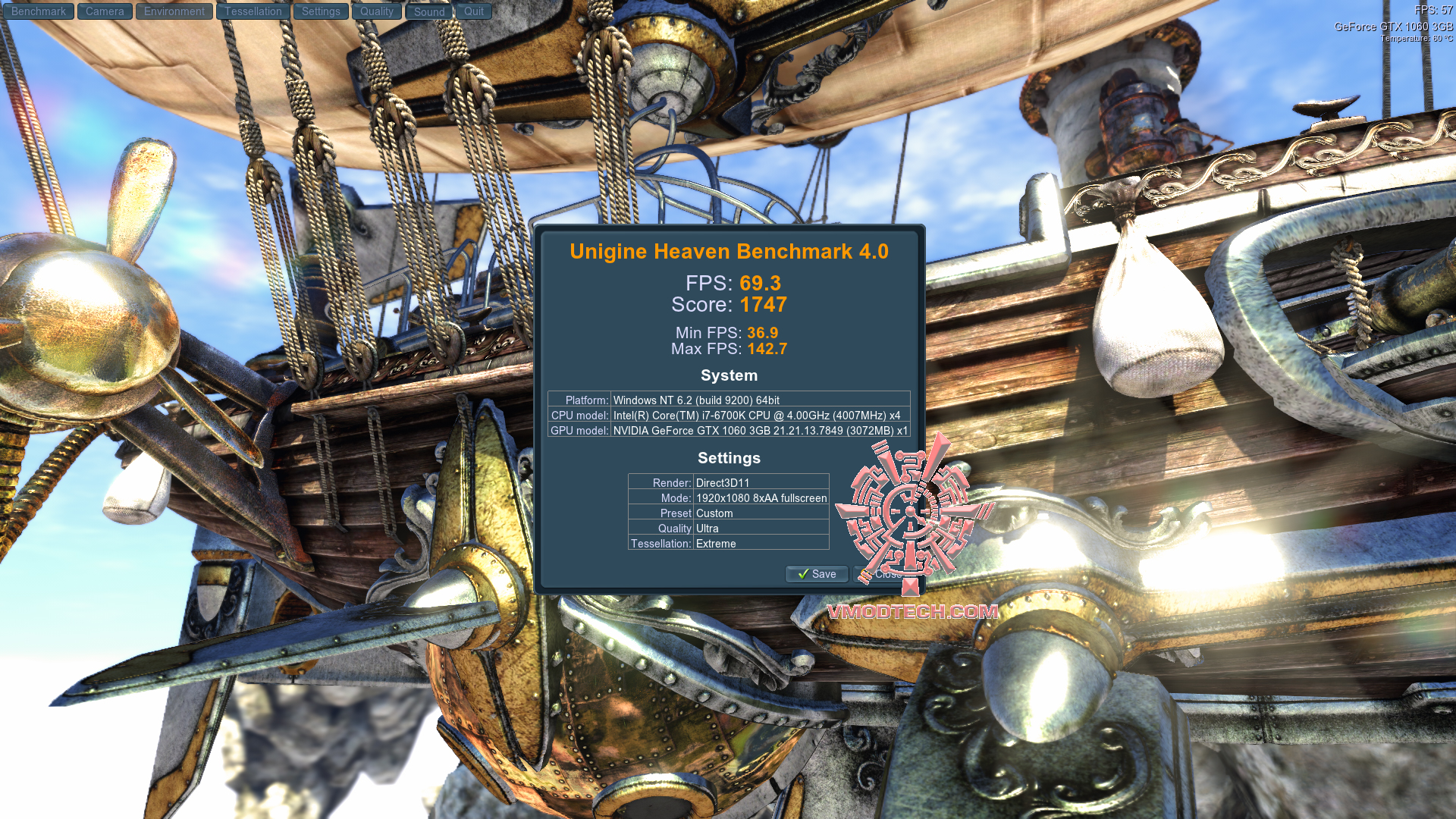Open the Tessellation menu
Viewport: 1456px width, 819px height.
click(x=253, y=11)
